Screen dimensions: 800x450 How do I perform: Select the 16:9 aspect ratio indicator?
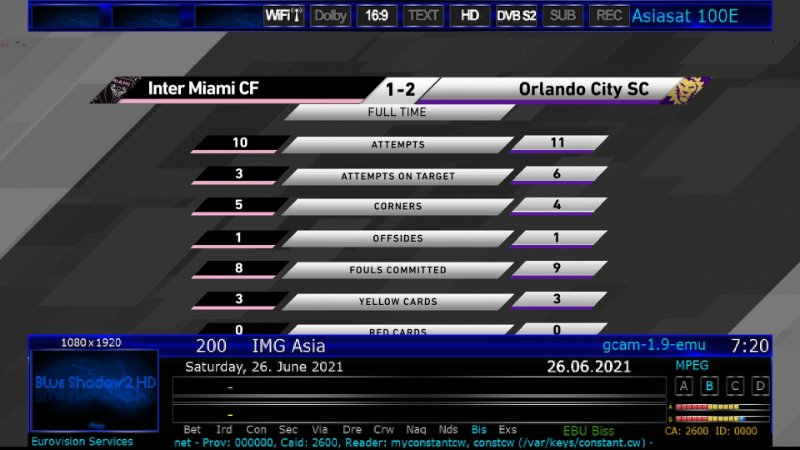377,15
